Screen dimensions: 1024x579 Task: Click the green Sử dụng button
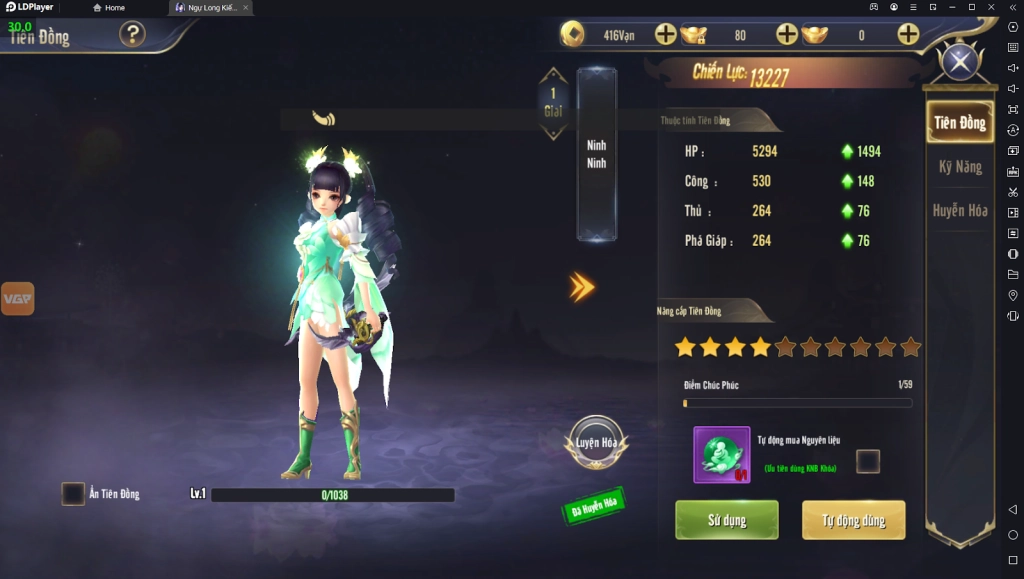coord(726,520)
